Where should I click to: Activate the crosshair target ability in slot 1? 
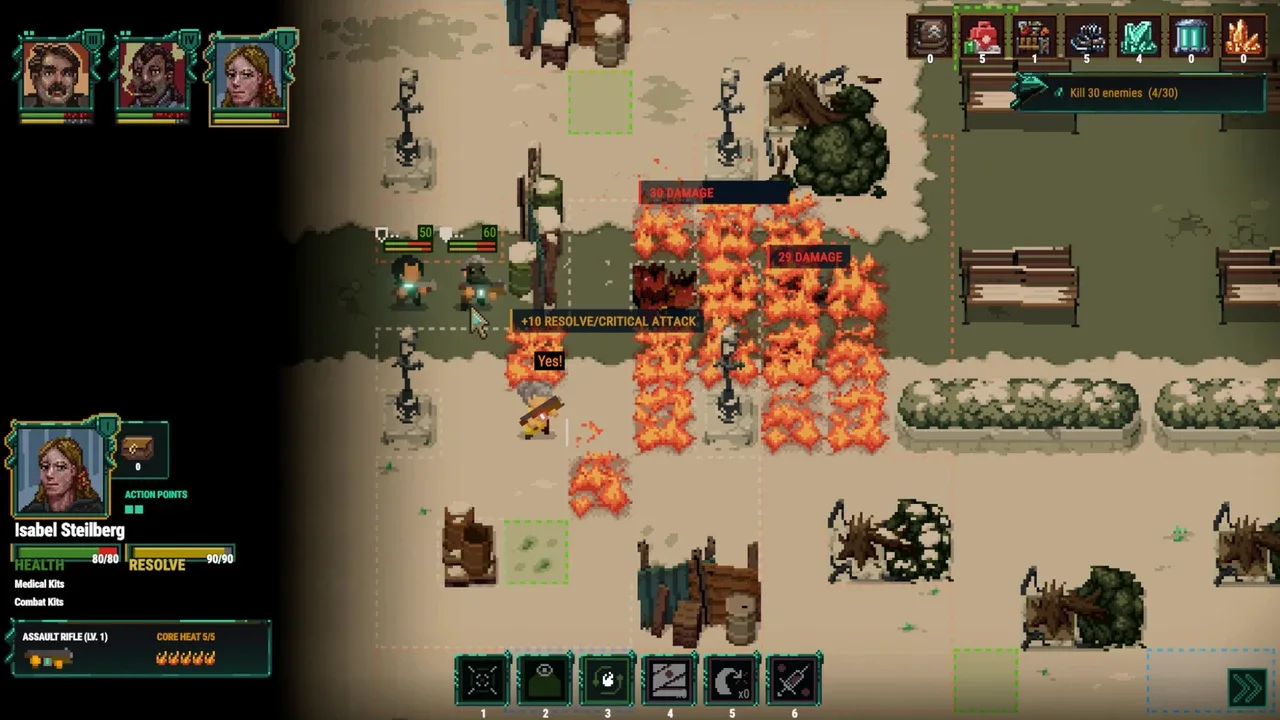(x=483, y=681)
